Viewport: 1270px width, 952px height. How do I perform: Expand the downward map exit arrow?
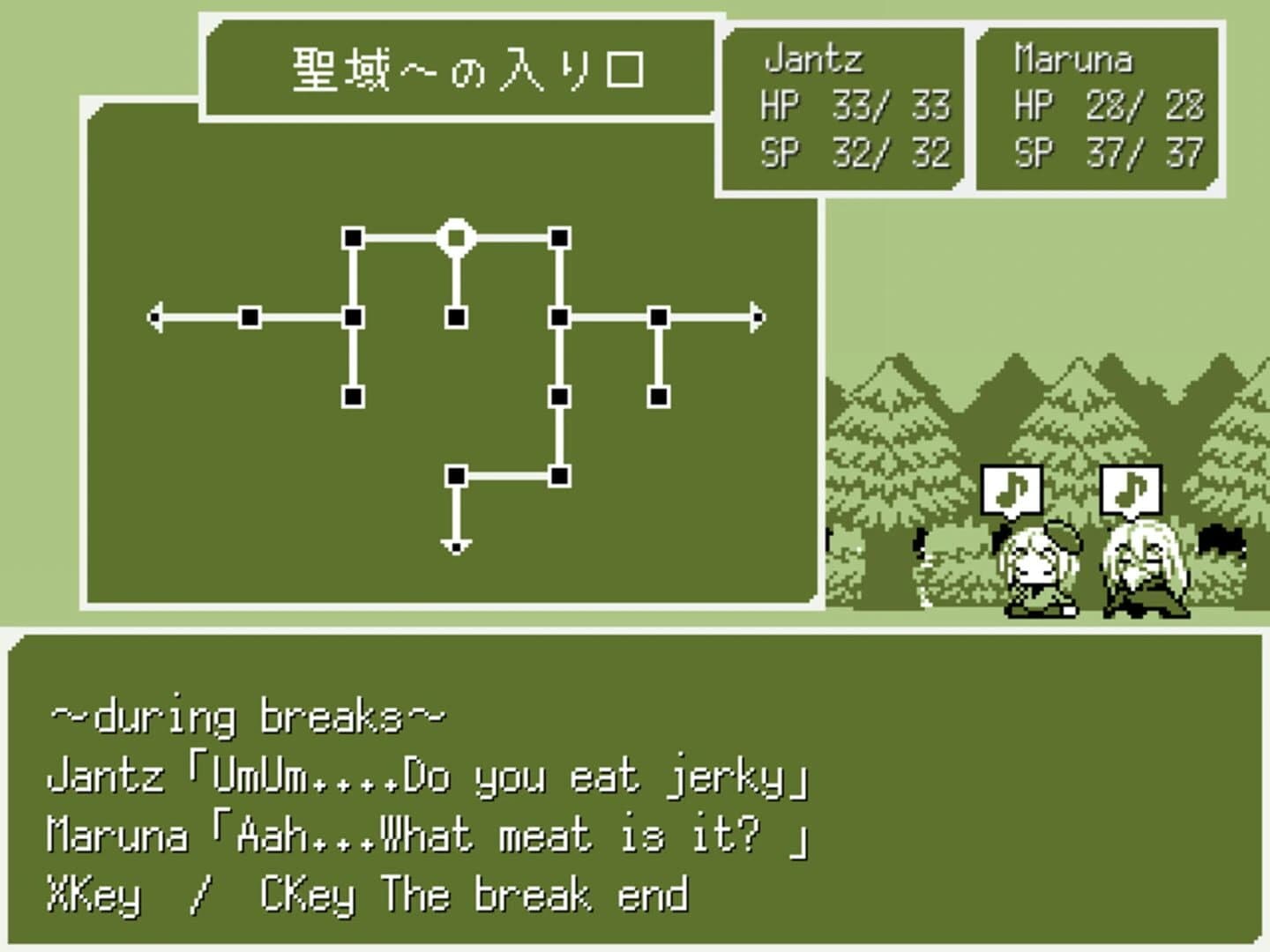pyautogui.click(x=456, y=547)
